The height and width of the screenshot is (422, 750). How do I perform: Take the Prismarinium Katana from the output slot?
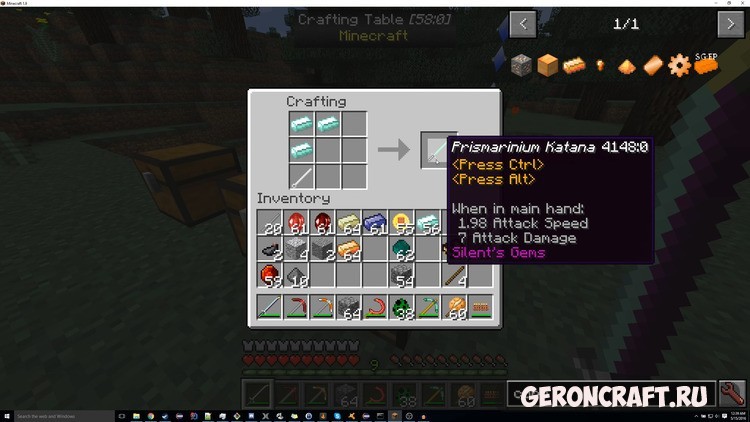coord(438,149)
